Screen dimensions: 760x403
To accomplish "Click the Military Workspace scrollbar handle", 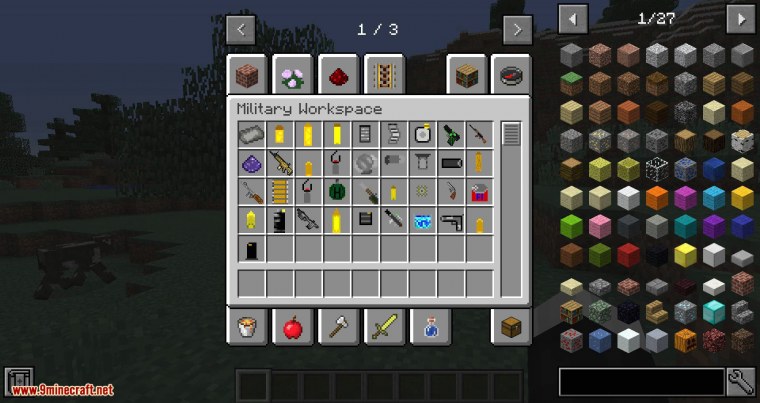I will [511, 134].
